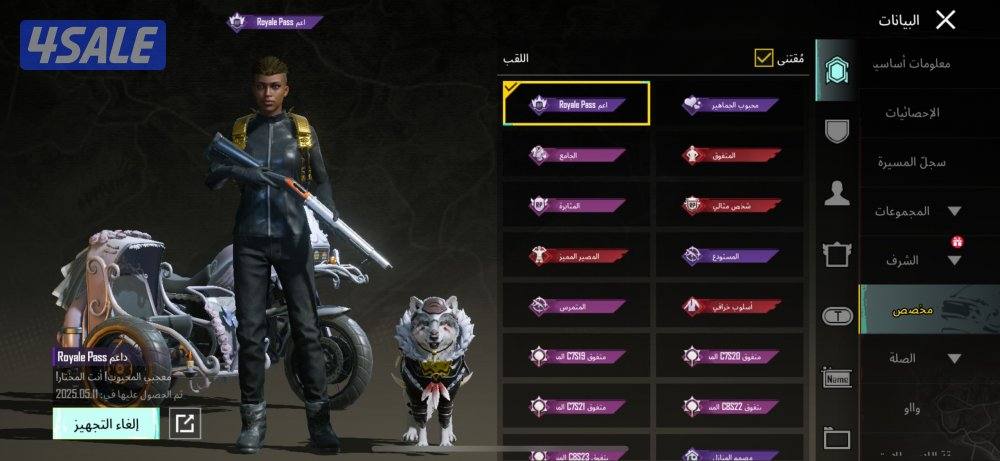The width and height of the screenshot is (1000, 461).
Task: Close the البيانات profile screen
Action: [x=945, y=19]
